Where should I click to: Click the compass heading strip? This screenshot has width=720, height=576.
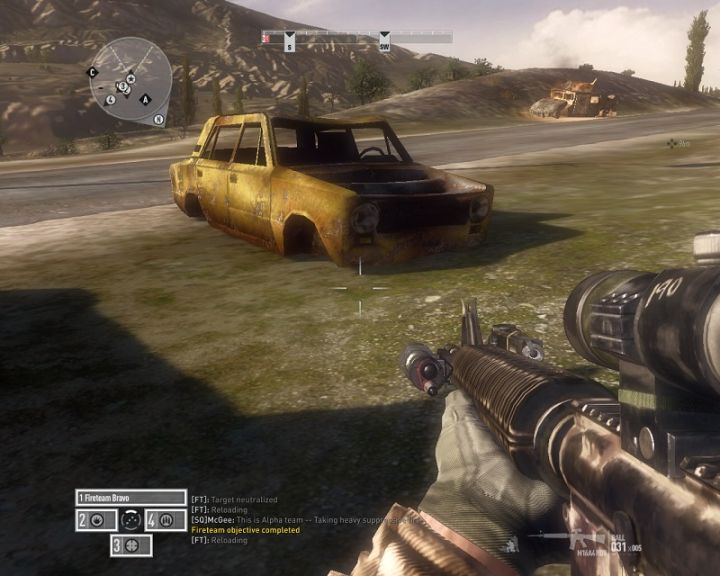[x=357, y=38]
